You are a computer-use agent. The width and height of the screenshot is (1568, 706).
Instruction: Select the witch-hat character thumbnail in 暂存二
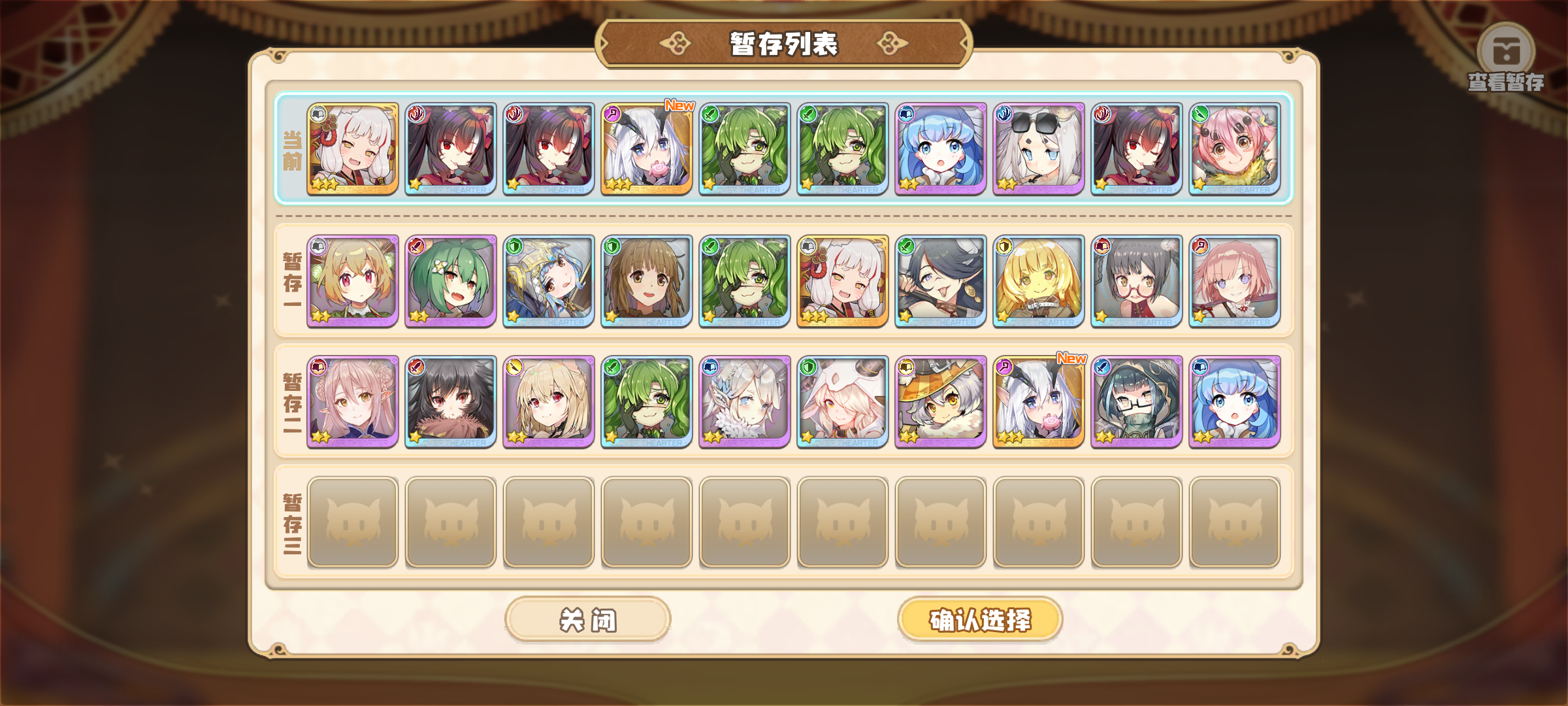941,402
